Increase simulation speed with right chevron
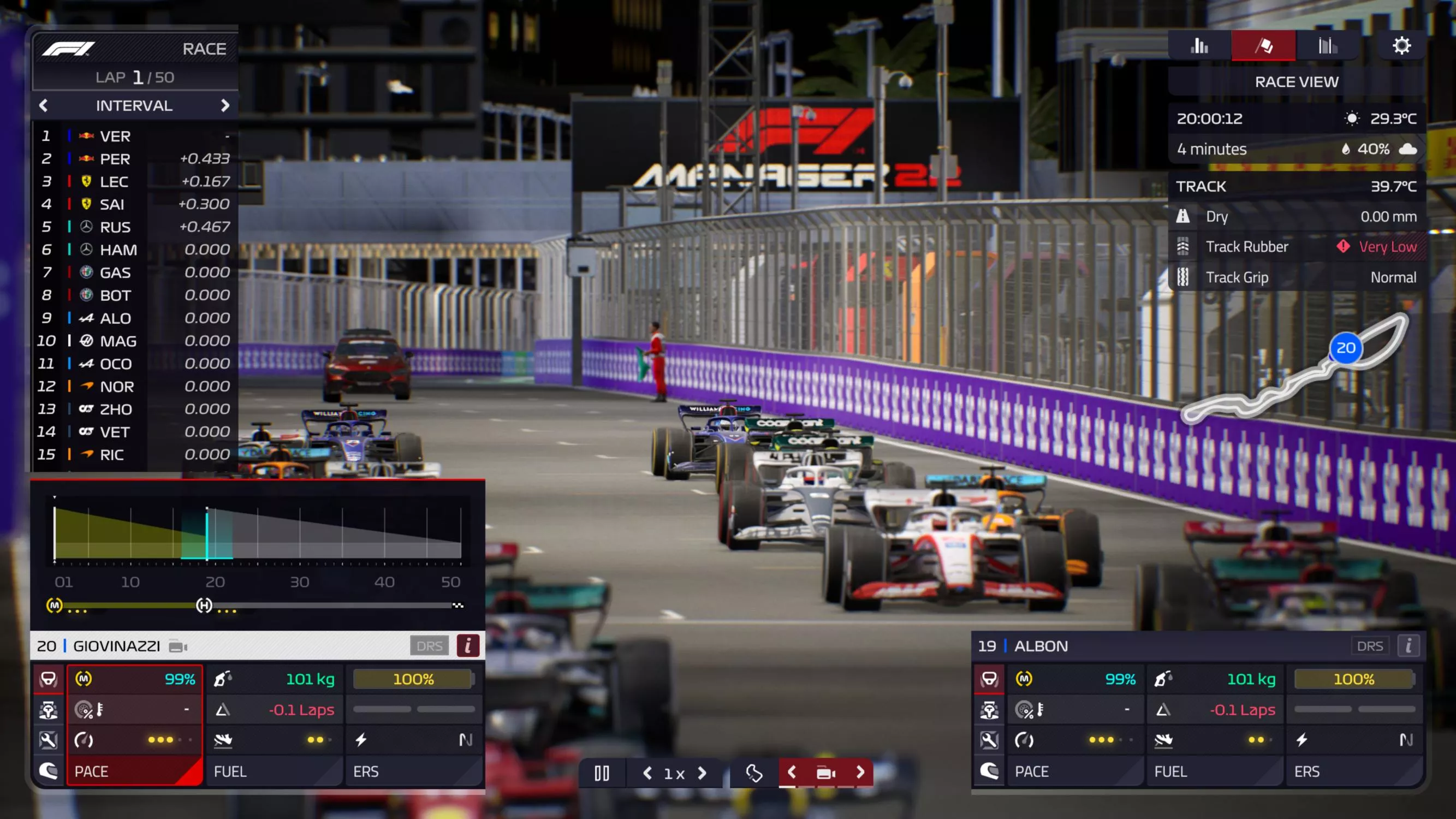This screenshot has width=1456, height=819. [703, 773]
